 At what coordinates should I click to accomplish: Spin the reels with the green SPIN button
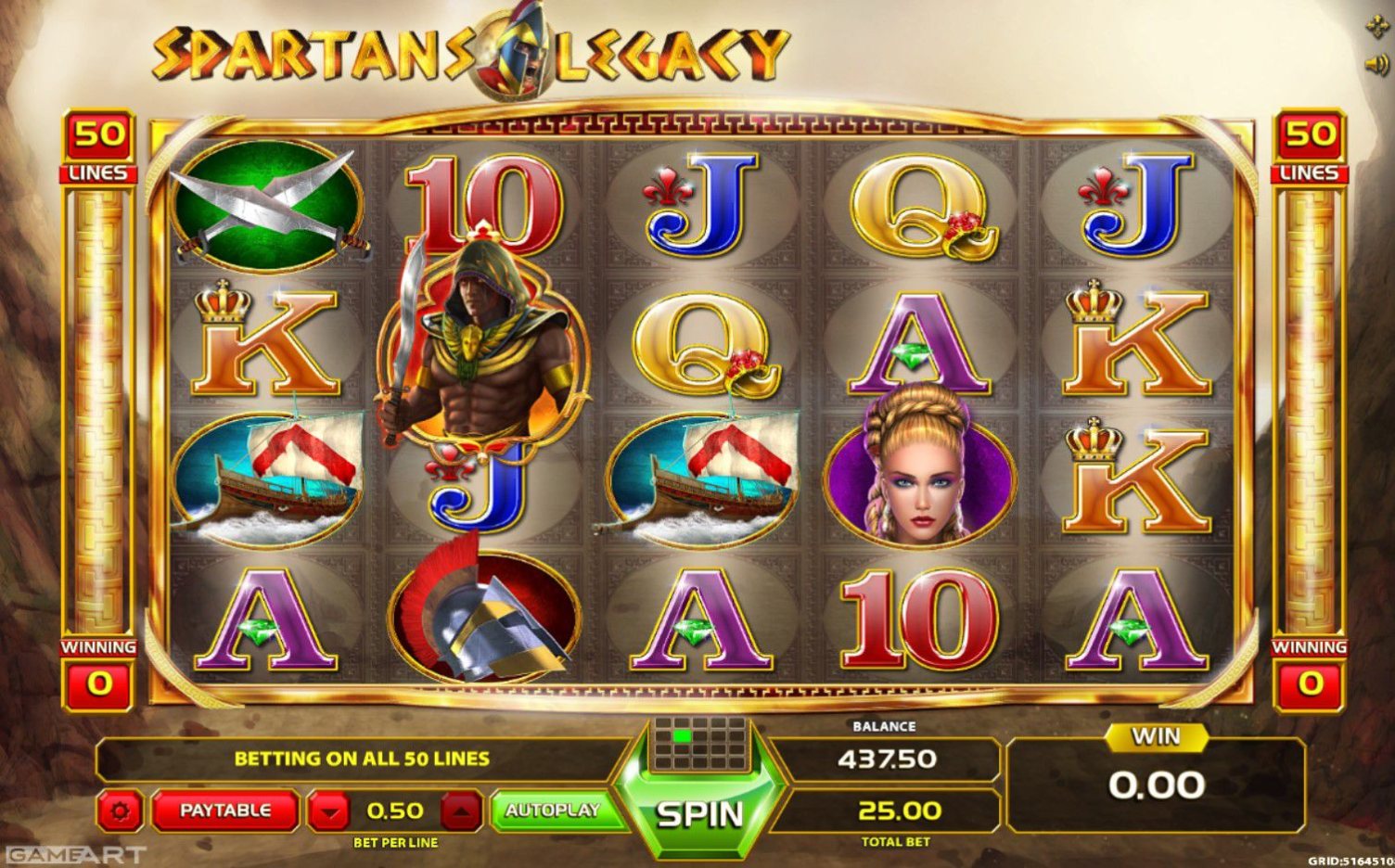point(699,813)
